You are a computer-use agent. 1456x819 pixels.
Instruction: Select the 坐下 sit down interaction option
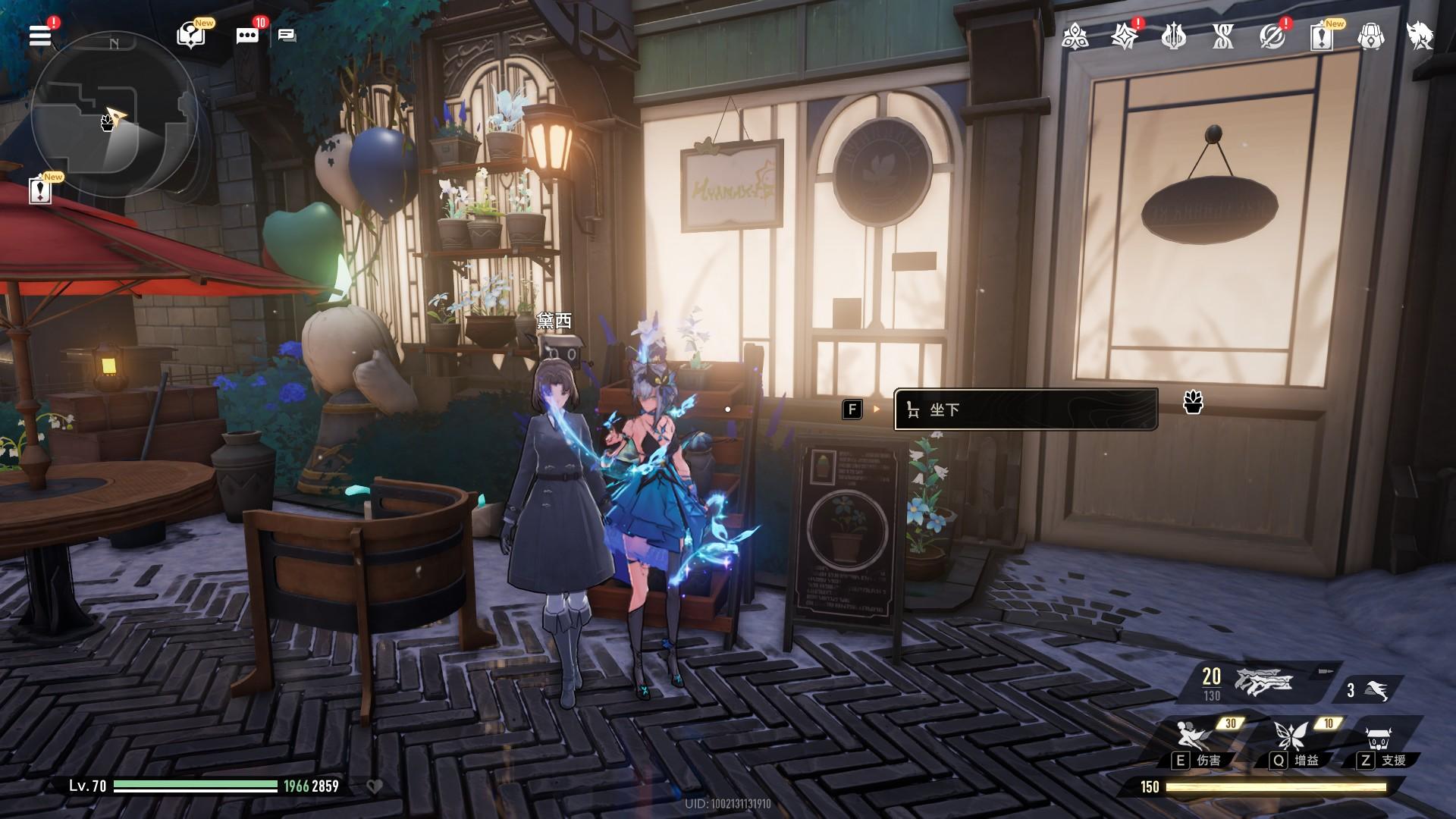(1025, 409)
